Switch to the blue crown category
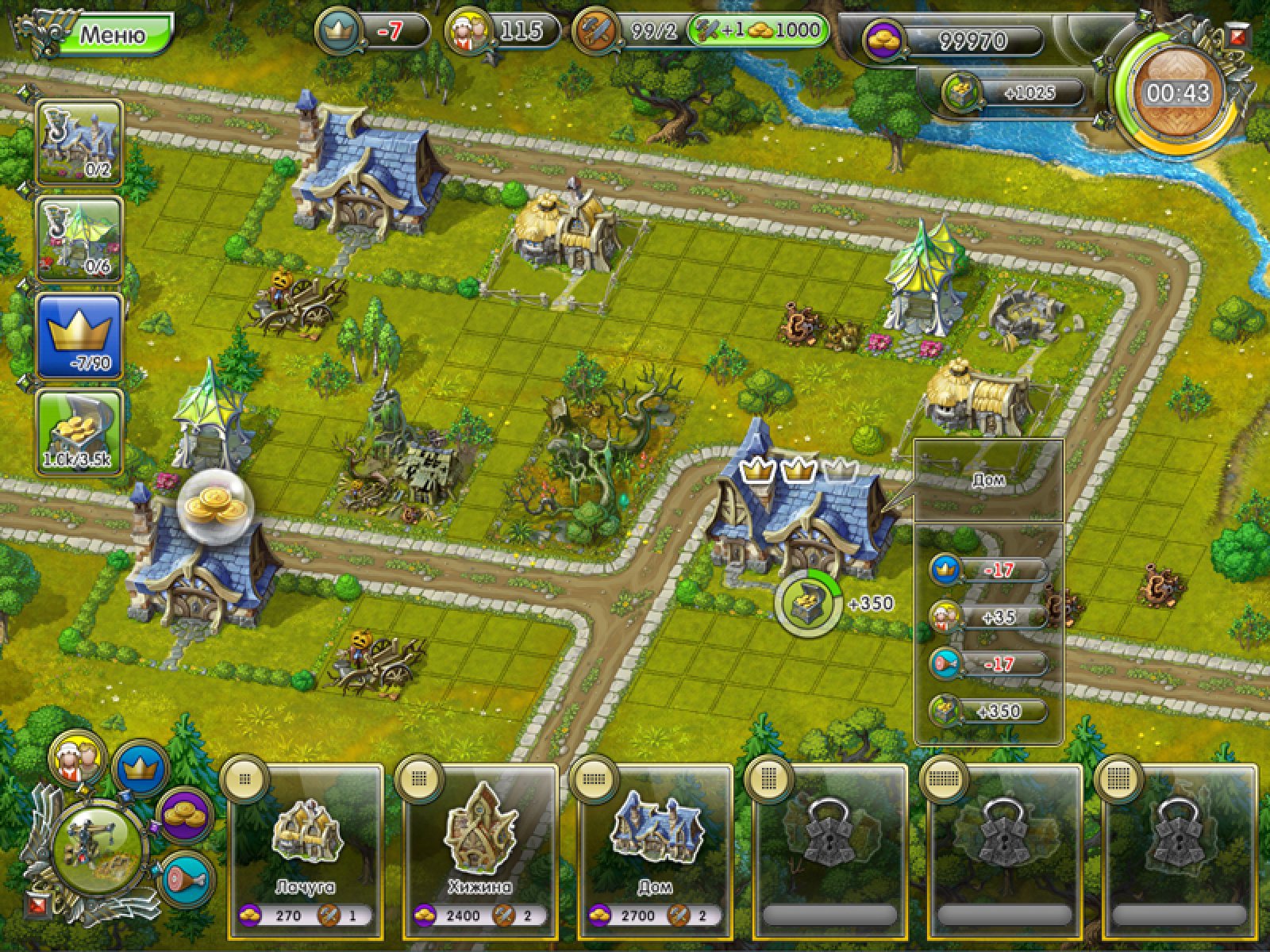1270x952 pixels. (x=140, y=768)
